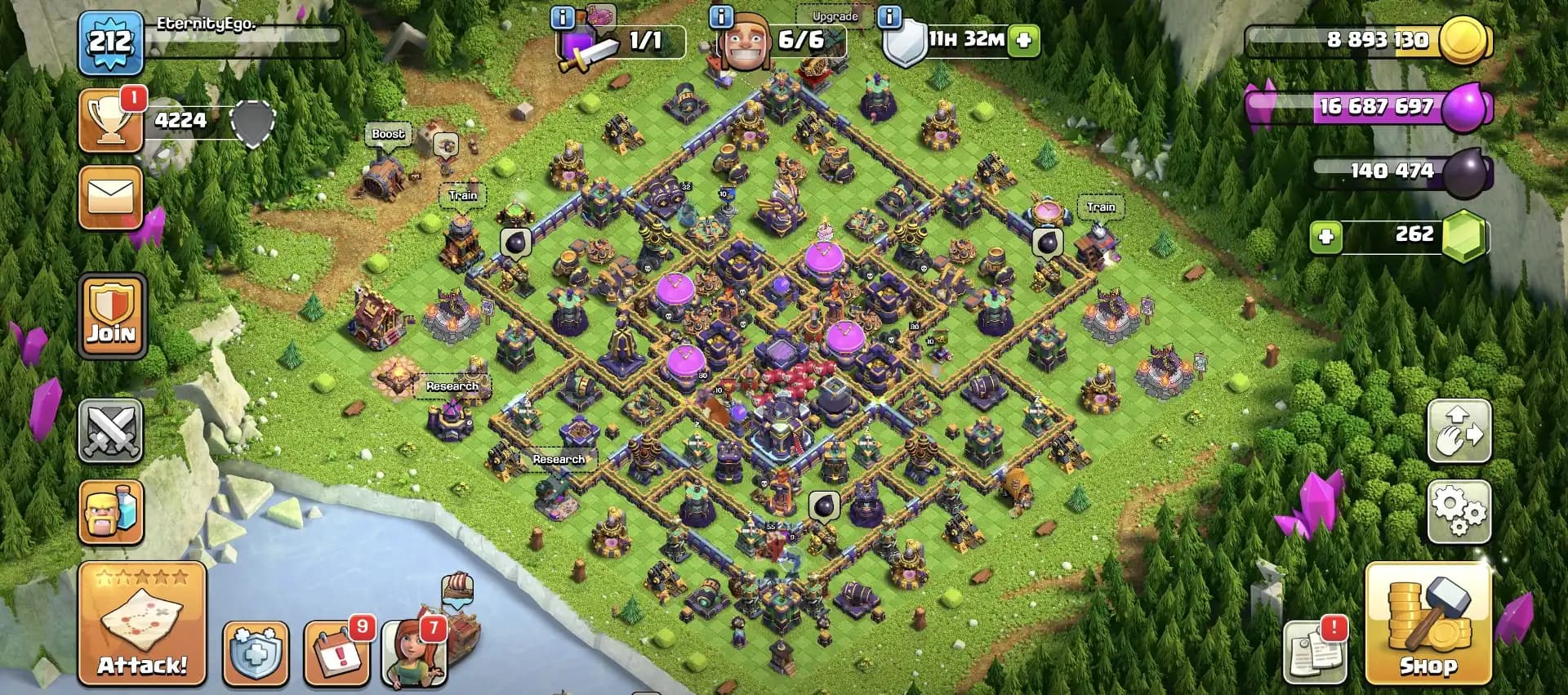
Task: Open the mail inbox icon
Action: pos(111,198)
